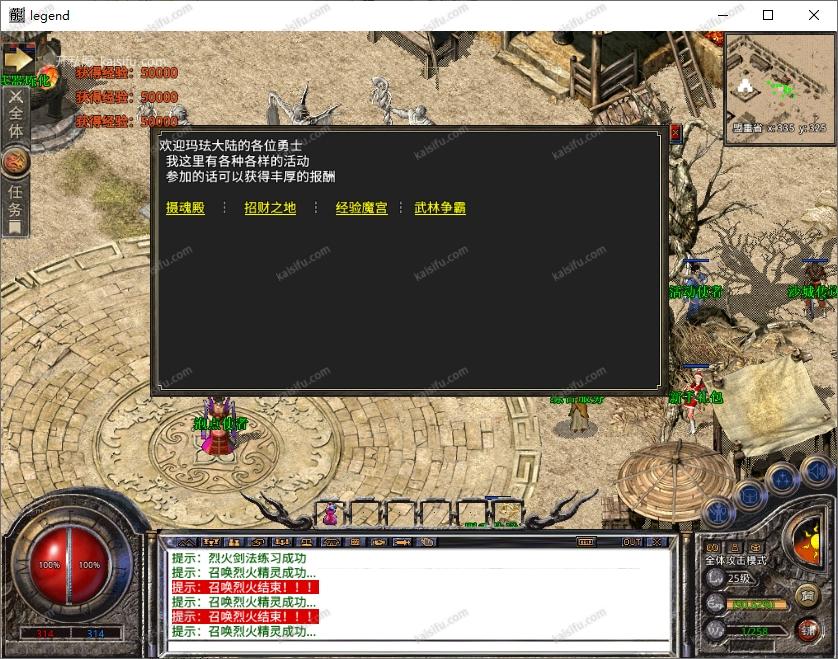Select the 招财之地 activity link
The height and width of the screenshot is (659, 838).
tap(270, 208)
